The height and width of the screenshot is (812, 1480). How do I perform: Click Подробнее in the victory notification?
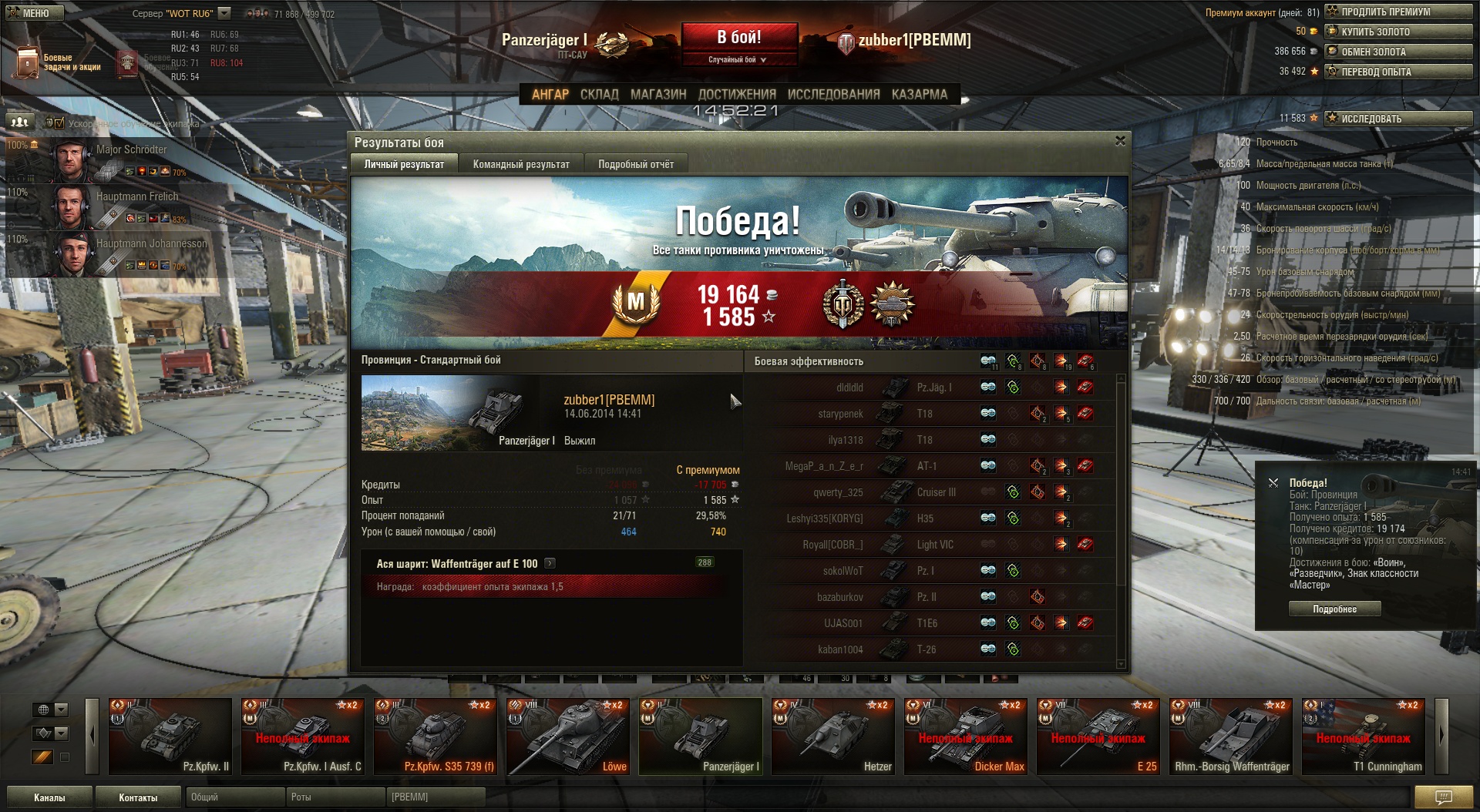click(1334, 609)
